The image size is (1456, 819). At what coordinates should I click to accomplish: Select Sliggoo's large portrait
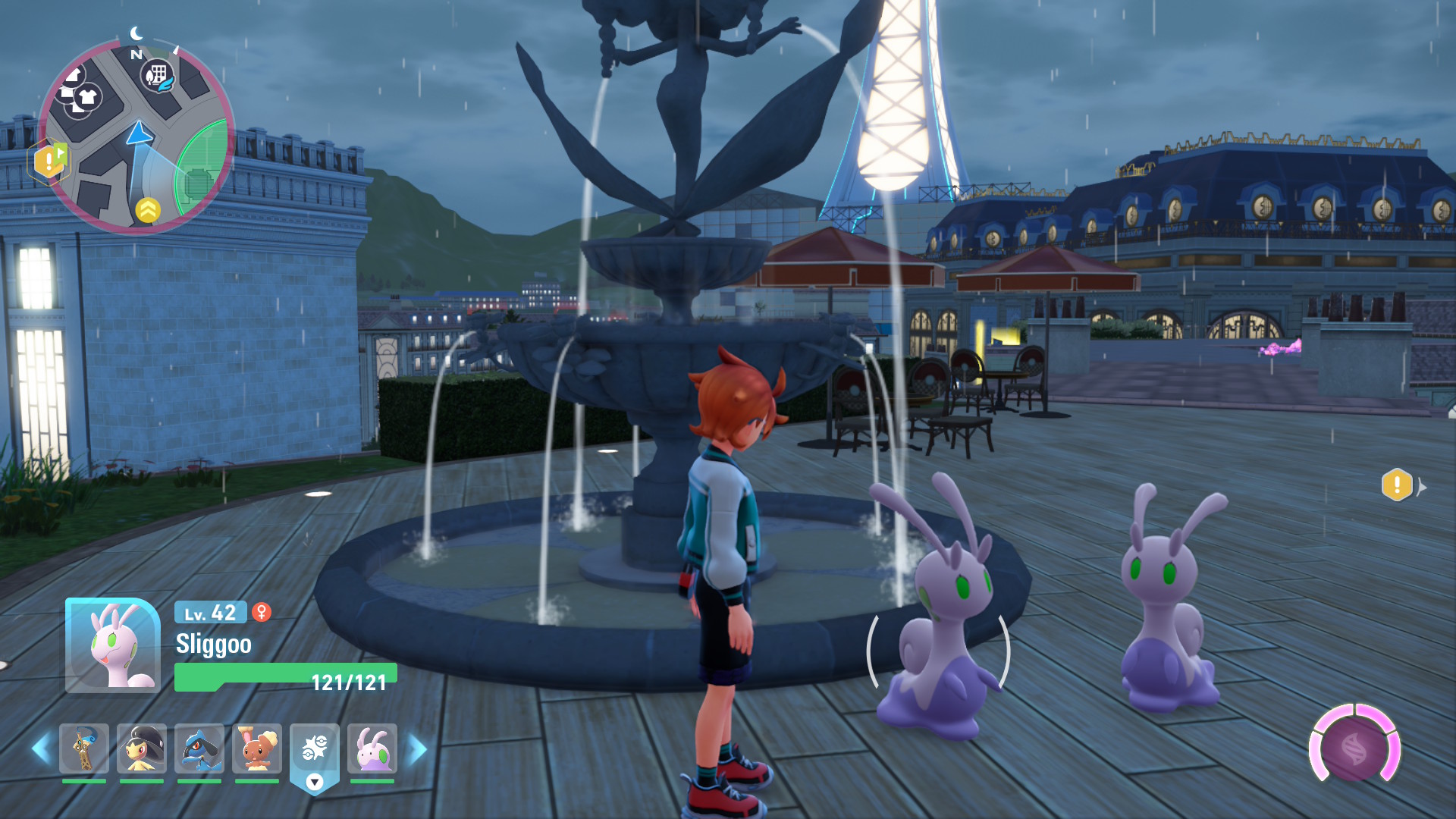pyautogui.click(x=113, y=645)
